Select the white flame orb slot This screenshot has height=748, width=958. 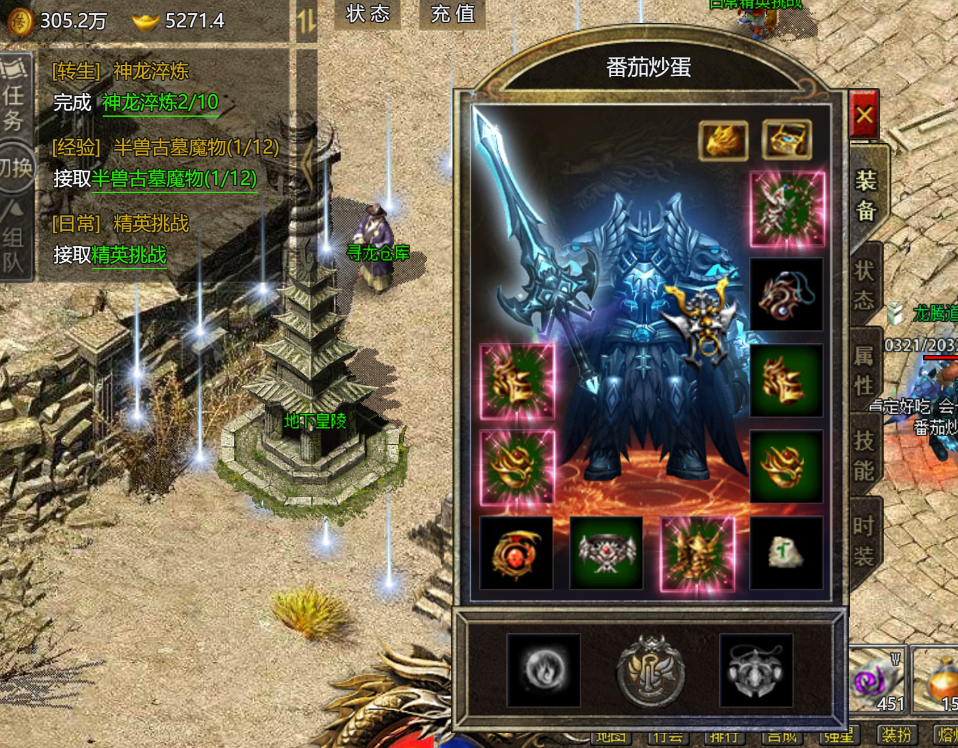543,669
